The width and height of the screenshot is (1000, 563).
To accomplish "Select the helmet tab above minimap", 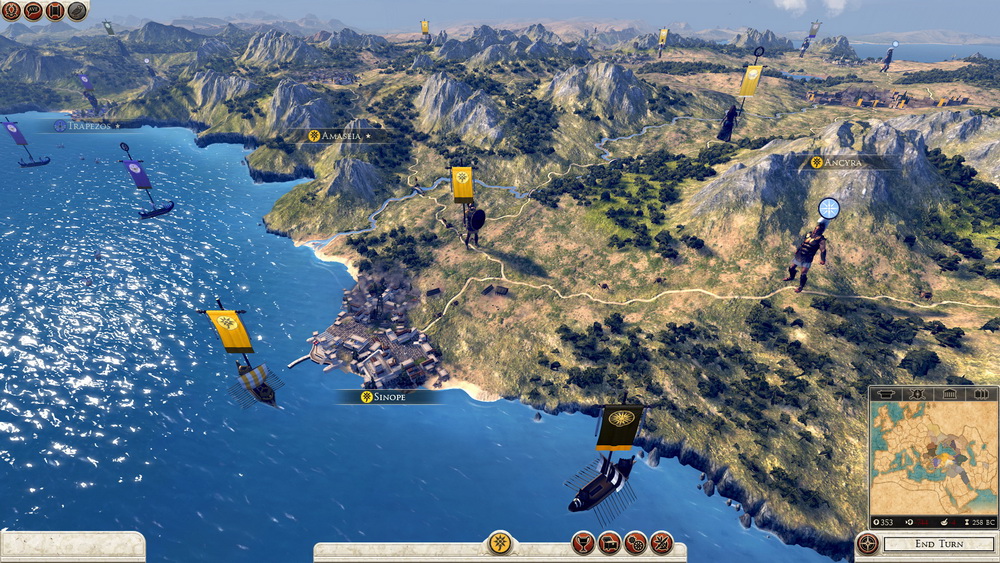I will pyautogui.click(x=885, y=394).
